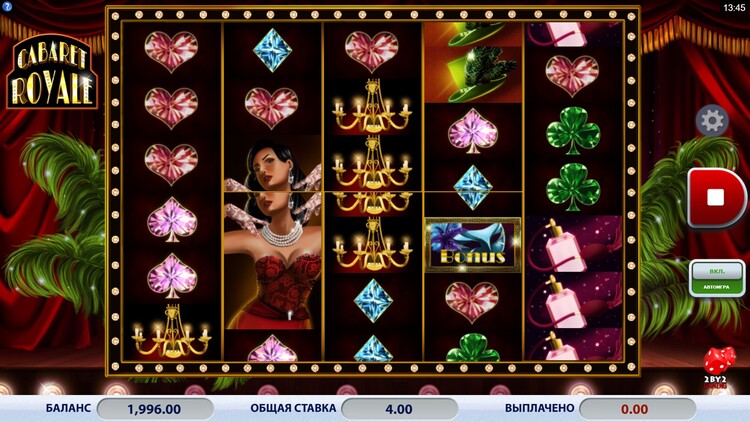Viewport: 750px width, 422px height.
Task: Open the gear settings menu
Action: click(x=711, y=121)
